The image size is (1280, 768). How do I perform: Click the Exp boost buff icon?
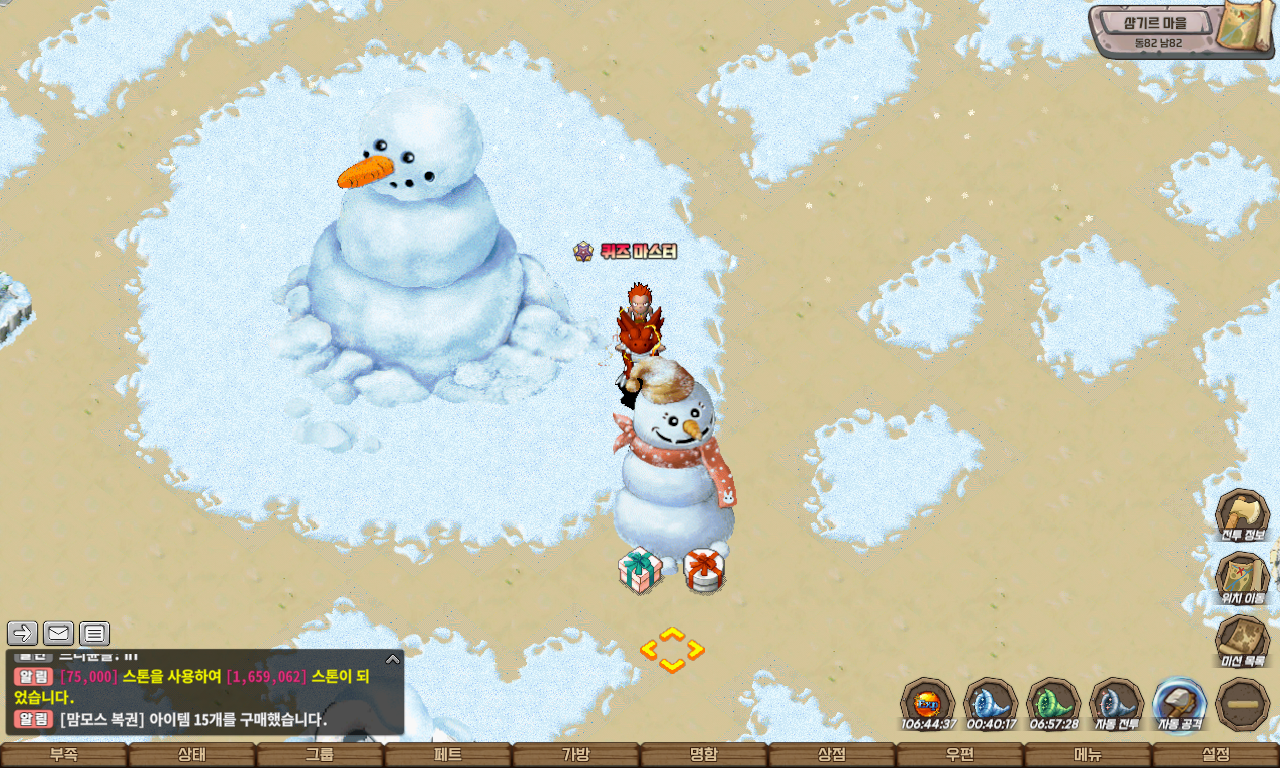coord(928,704)
